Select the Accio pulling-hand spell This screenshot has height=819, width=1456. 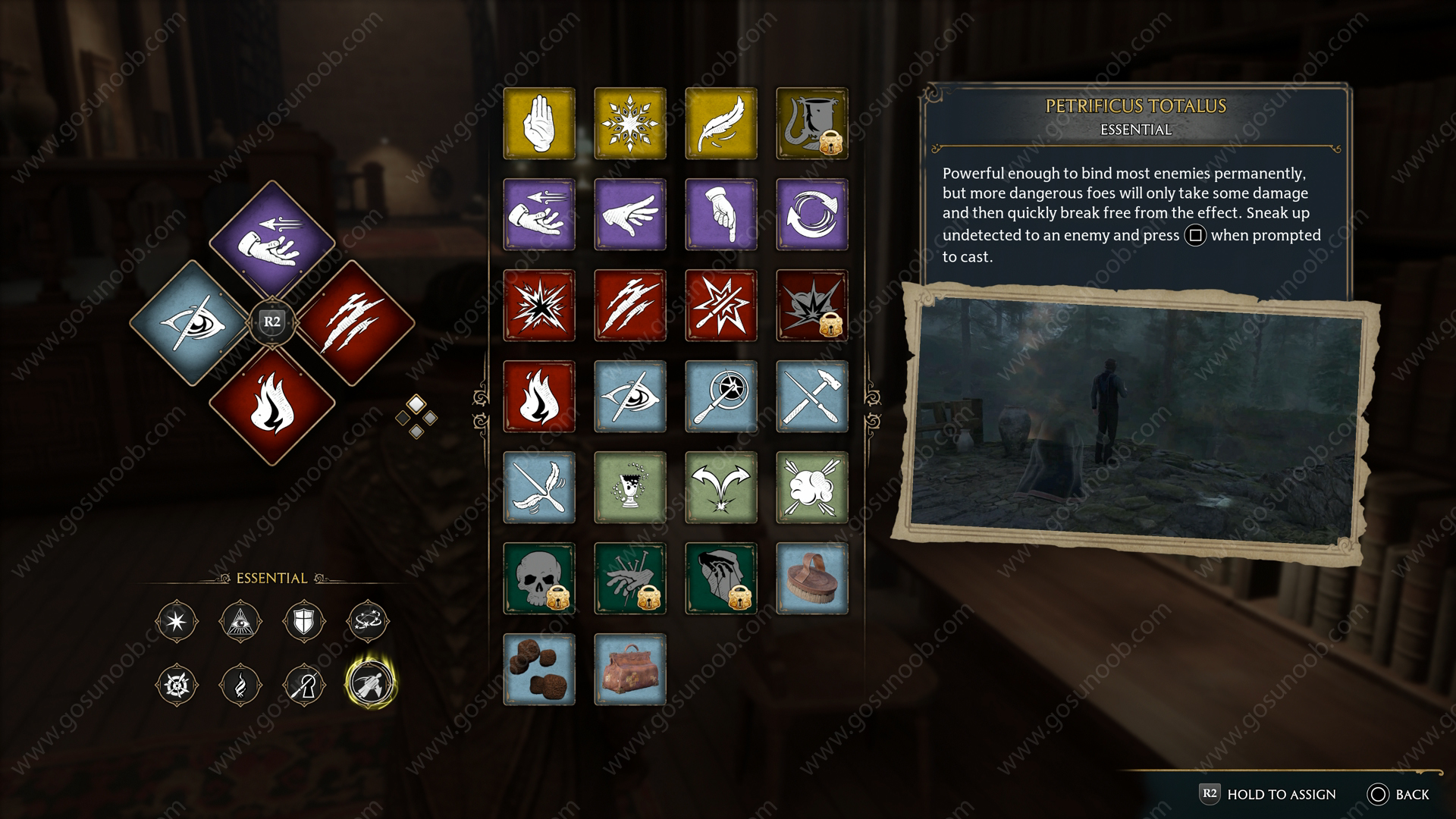pos(538,215)
